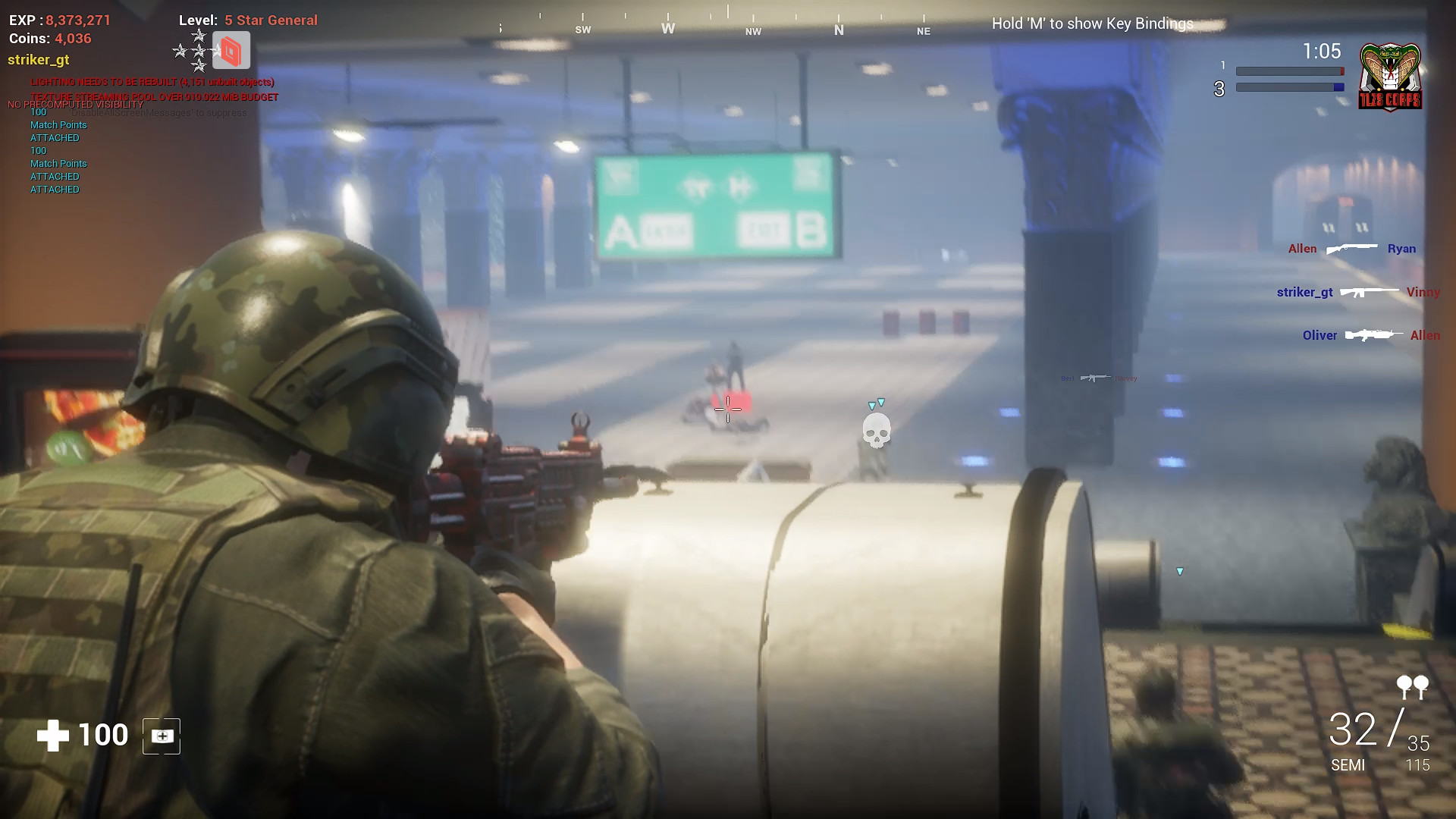Click team 1's red score progress bar
1456x819 pixels.
coord(1289,70)
